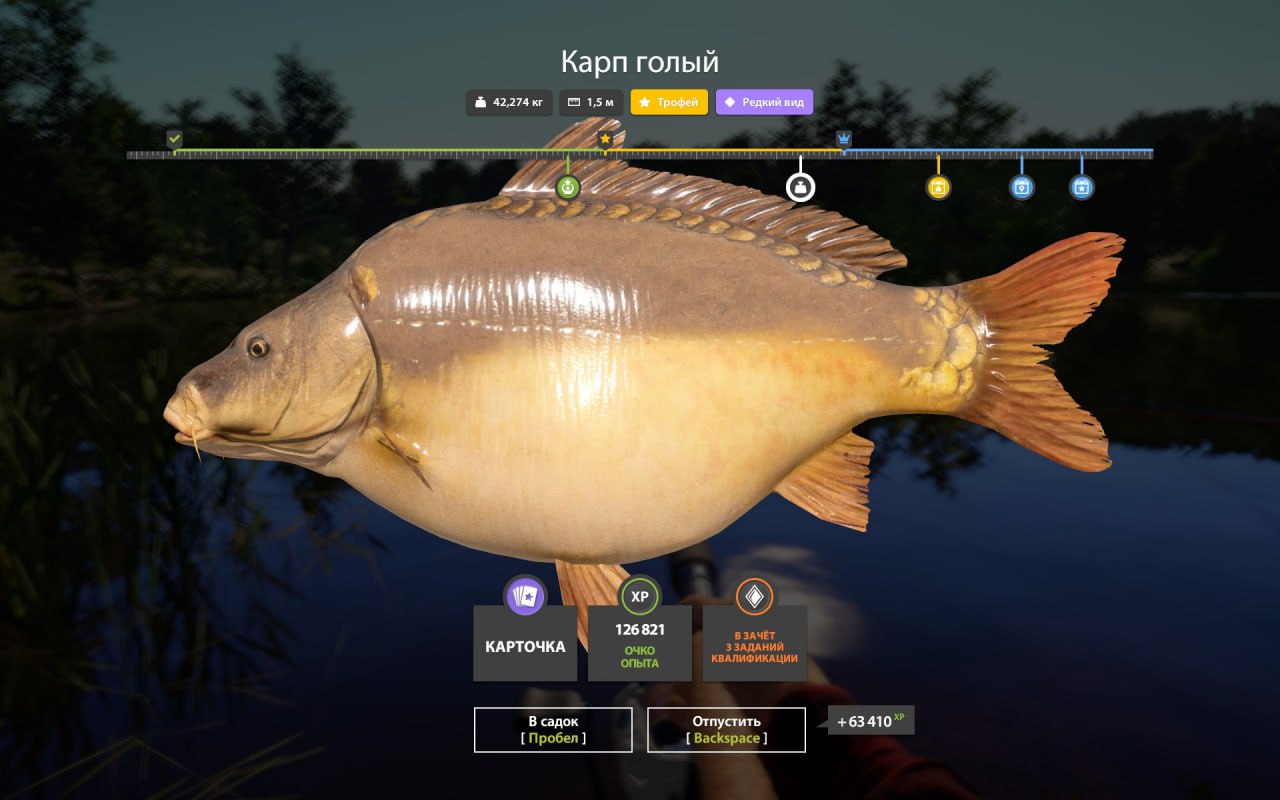
Task: Click the green checkmark marker at scale start
Action: click(x=175, y=138)
